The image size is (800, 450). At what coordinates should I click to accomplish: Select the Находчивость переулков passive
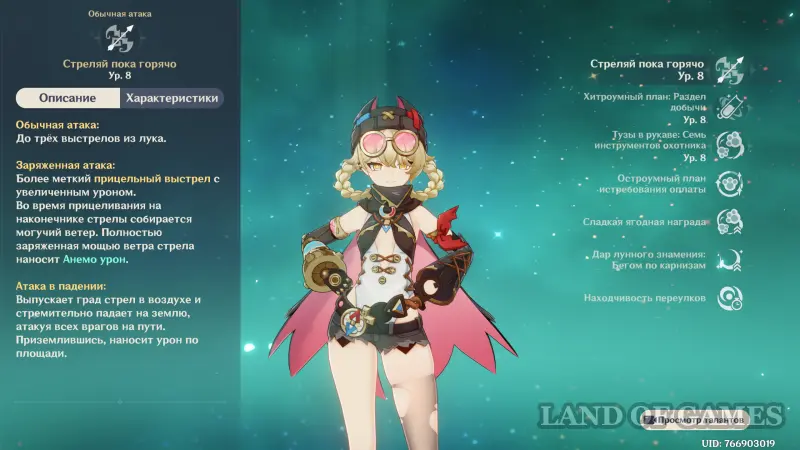tap(728, 297)
